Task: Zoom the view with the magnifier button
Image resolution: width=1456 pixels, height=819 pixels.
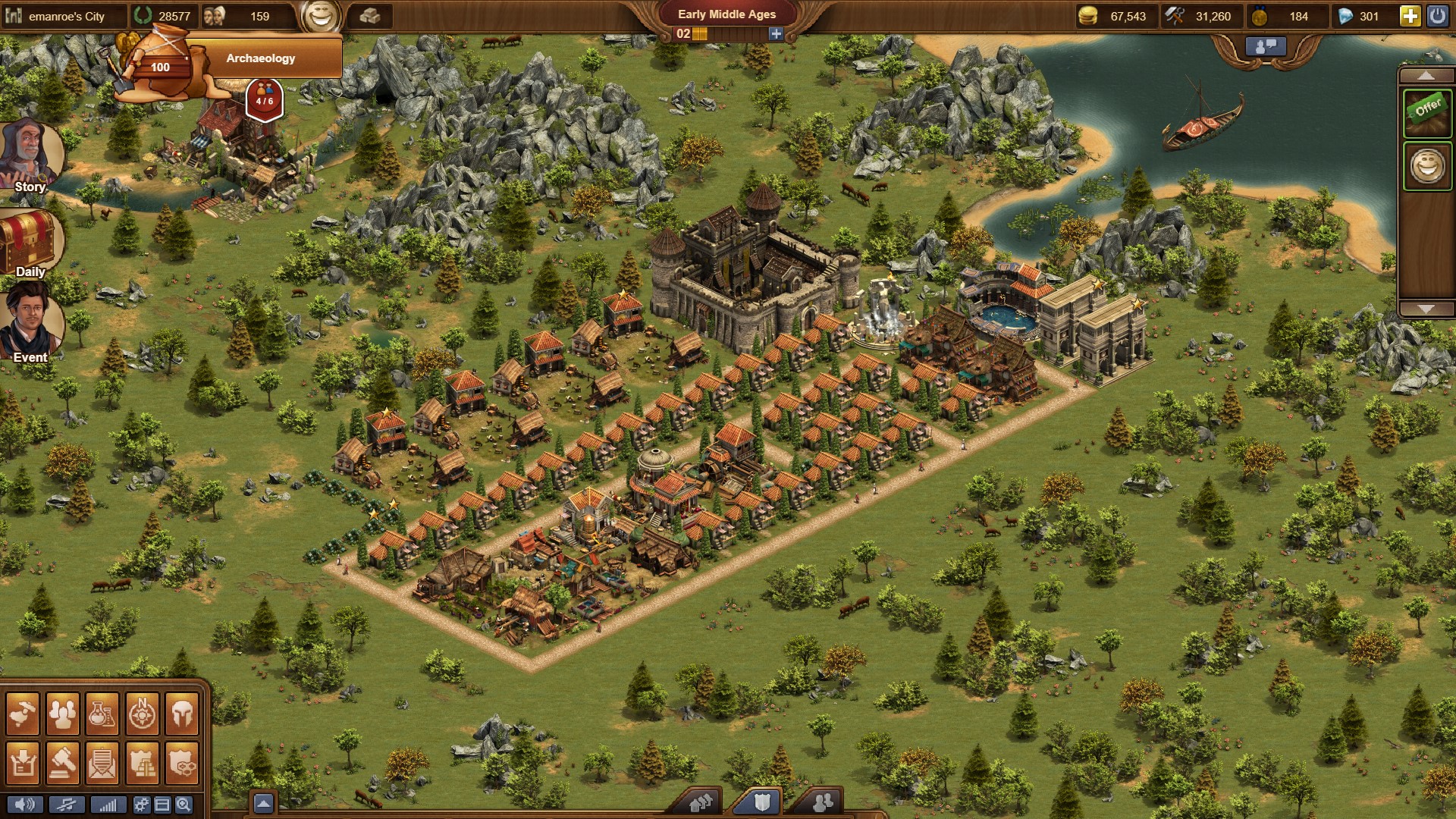Action: coord(184,805)
